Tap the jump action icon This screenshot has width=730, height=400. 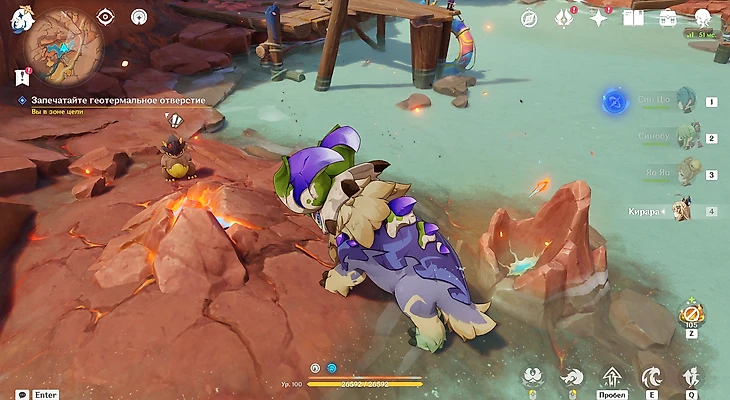coord(612,377)
